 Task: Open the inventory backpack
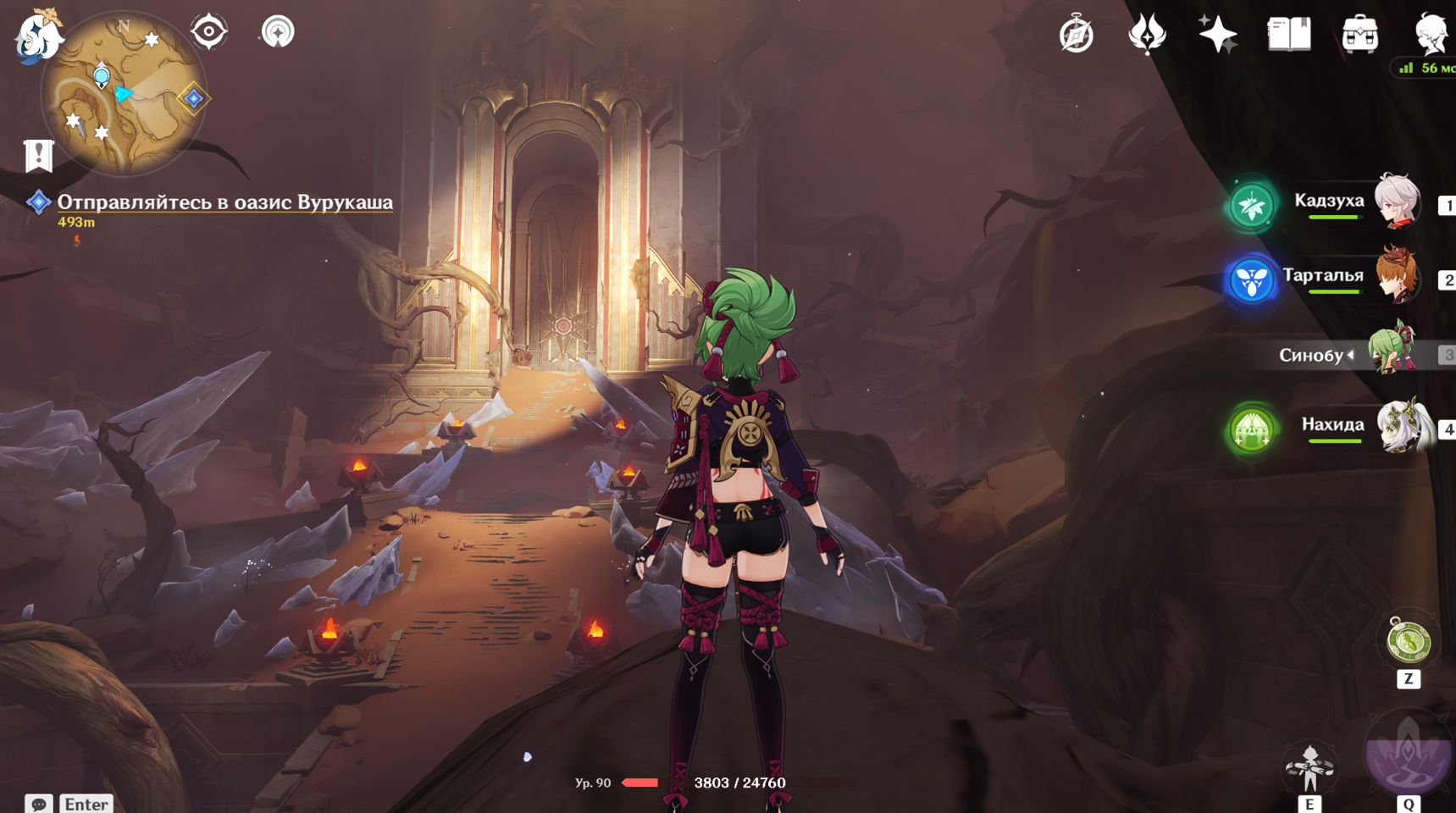click(x=1359, y=35)
